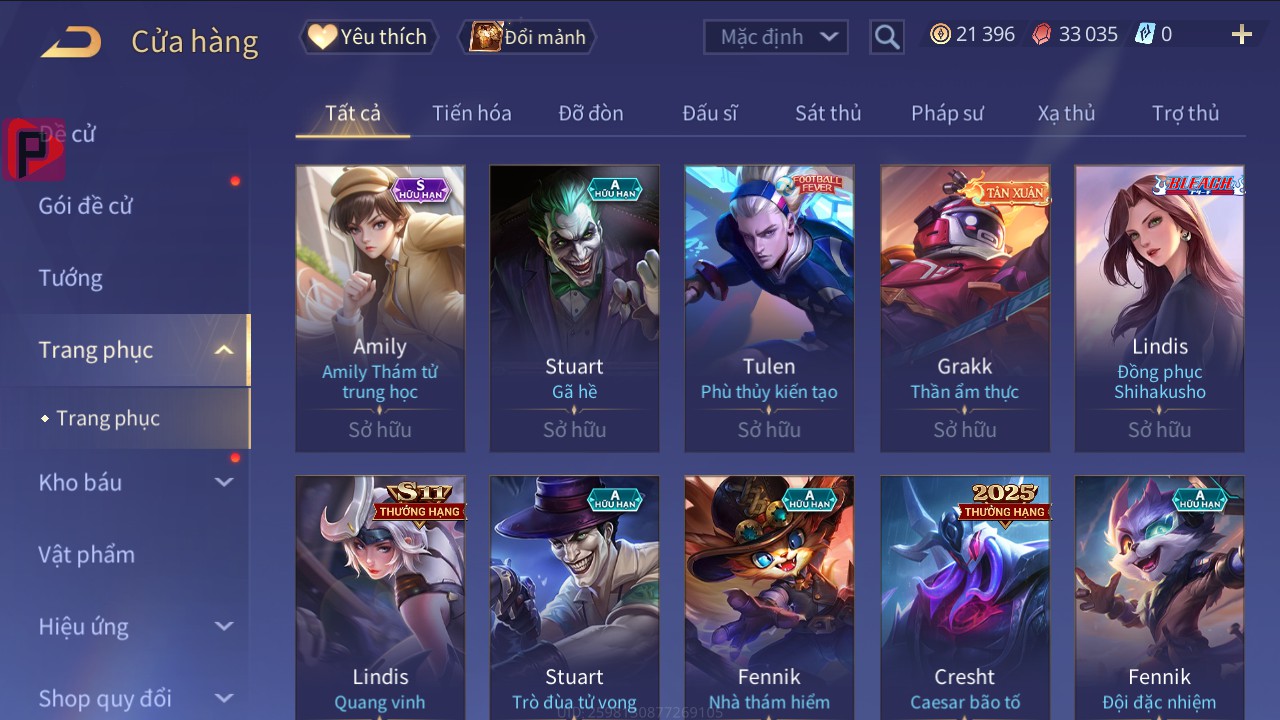Open the Gói đề cử menu
Screen dimensions: 1280x720
(86, 206)
